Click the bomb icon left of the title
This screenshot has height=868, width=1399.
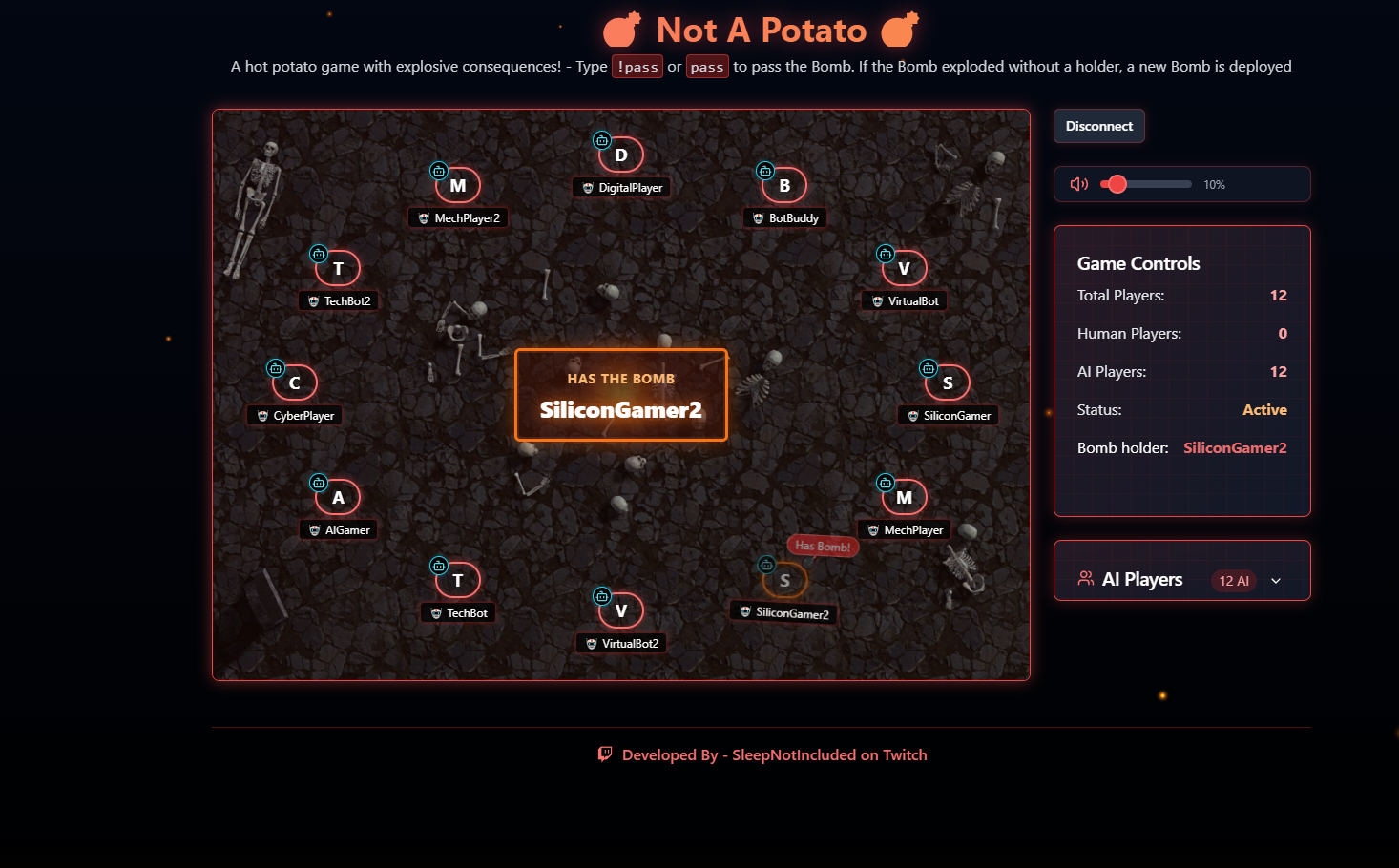pyautogui.click(x=621, y=30)
